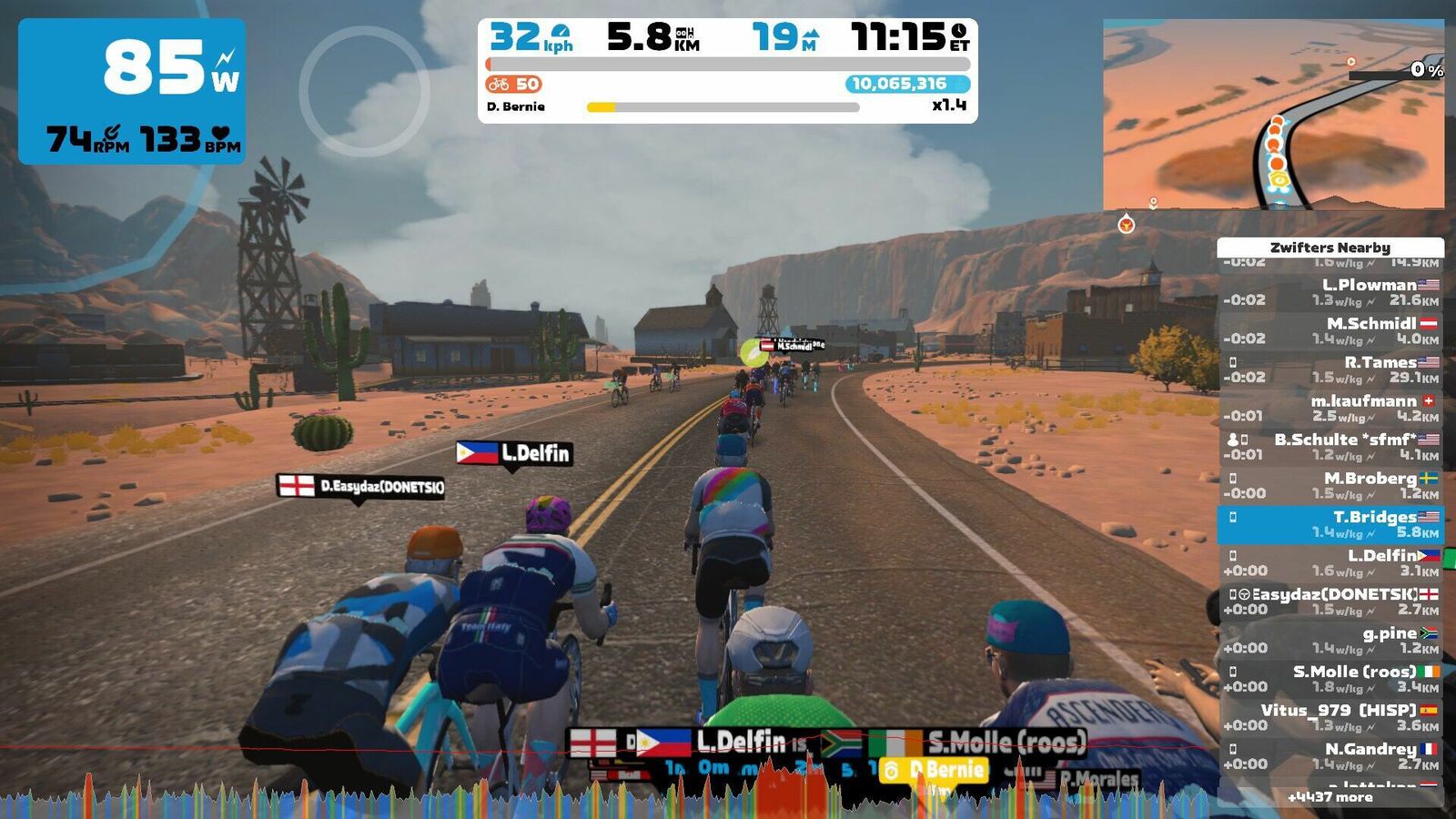Image resolution: width=1456 pixels, height=819 pixels.
Task: Select L.Delfin row in nearby list
Action: click(x=1330, y=562)
